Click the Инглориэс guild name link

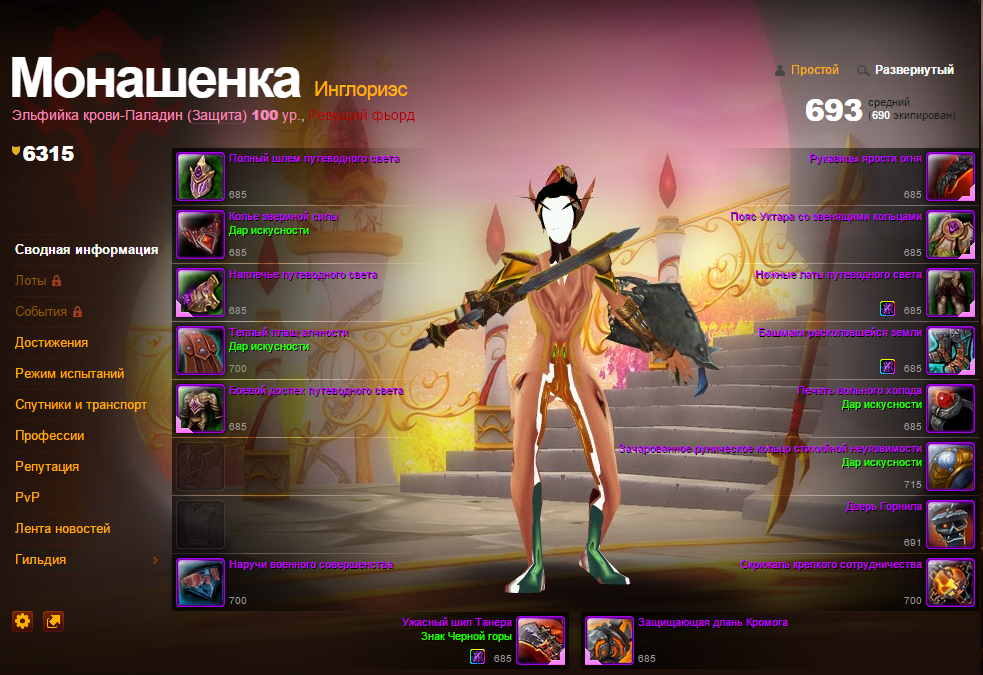point(361,90)
